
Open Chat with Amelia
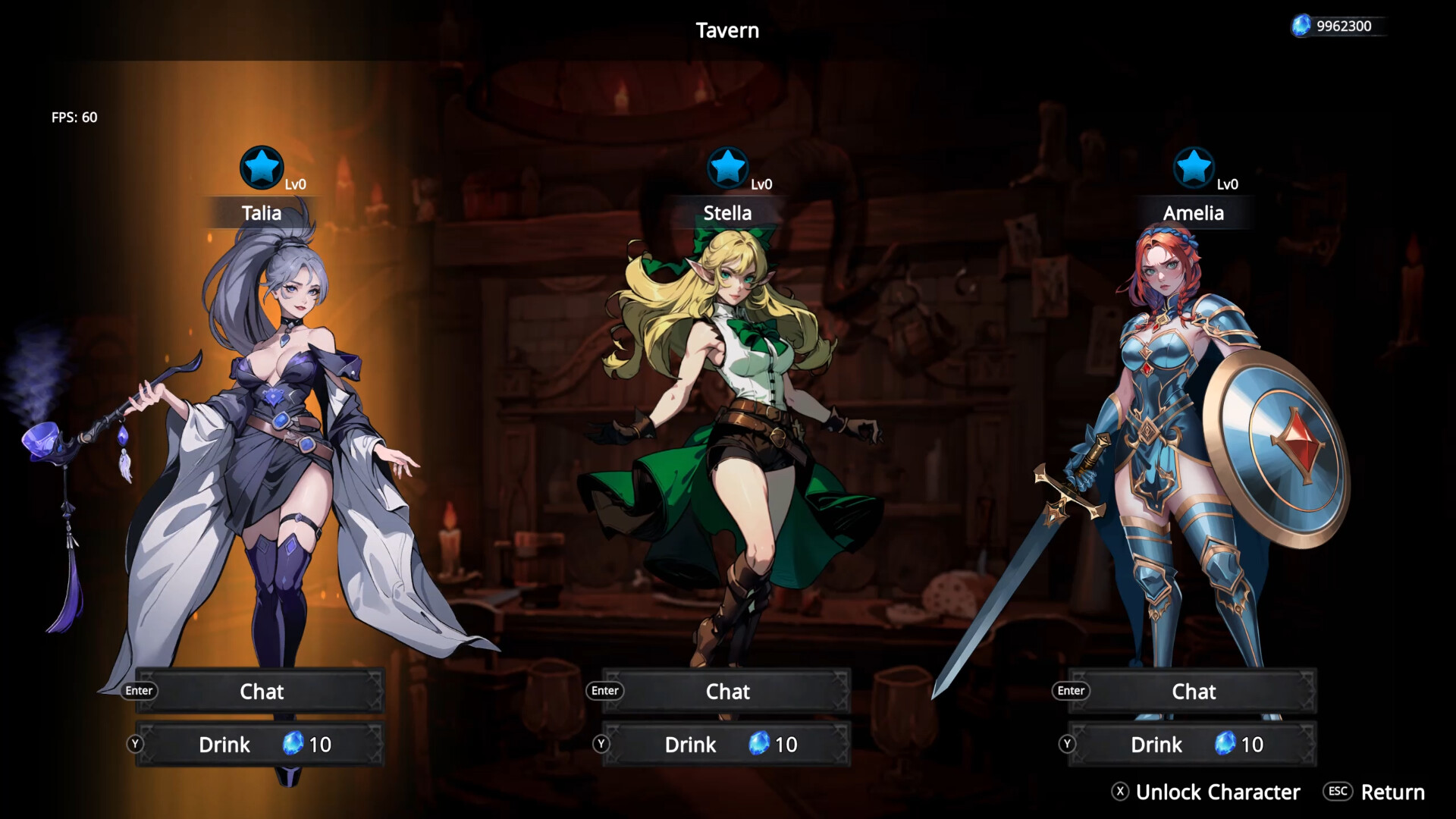(x=1193, y=691)
